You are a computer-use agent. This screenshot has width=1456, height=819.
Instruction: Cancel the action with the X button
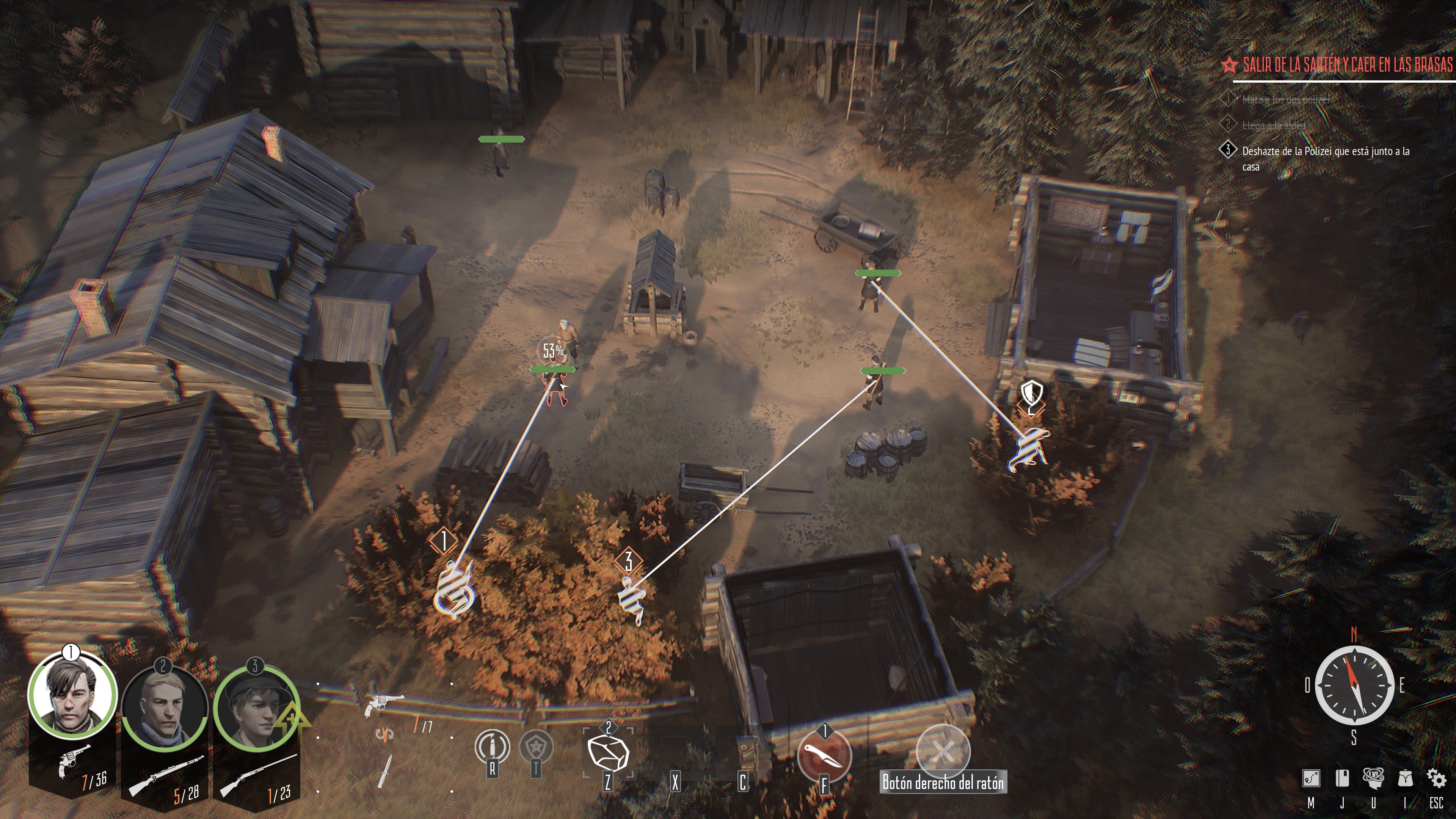tap(942, 751)
